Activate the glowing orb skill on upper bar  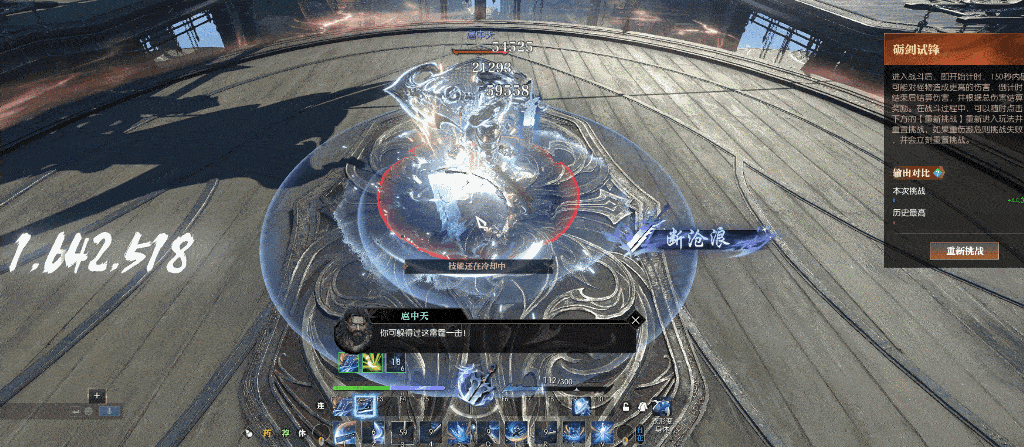[581, 405]
